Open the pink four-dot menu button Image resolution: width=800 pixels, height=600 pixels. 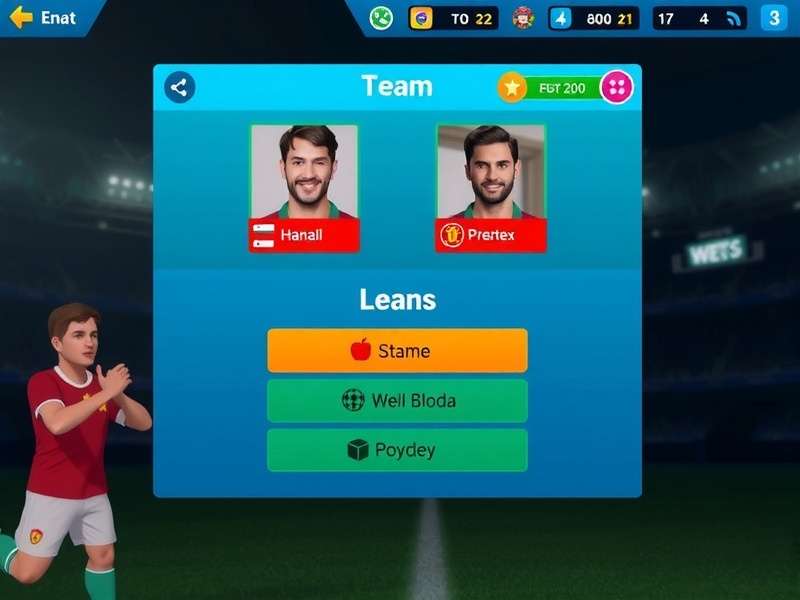point(616,88)
